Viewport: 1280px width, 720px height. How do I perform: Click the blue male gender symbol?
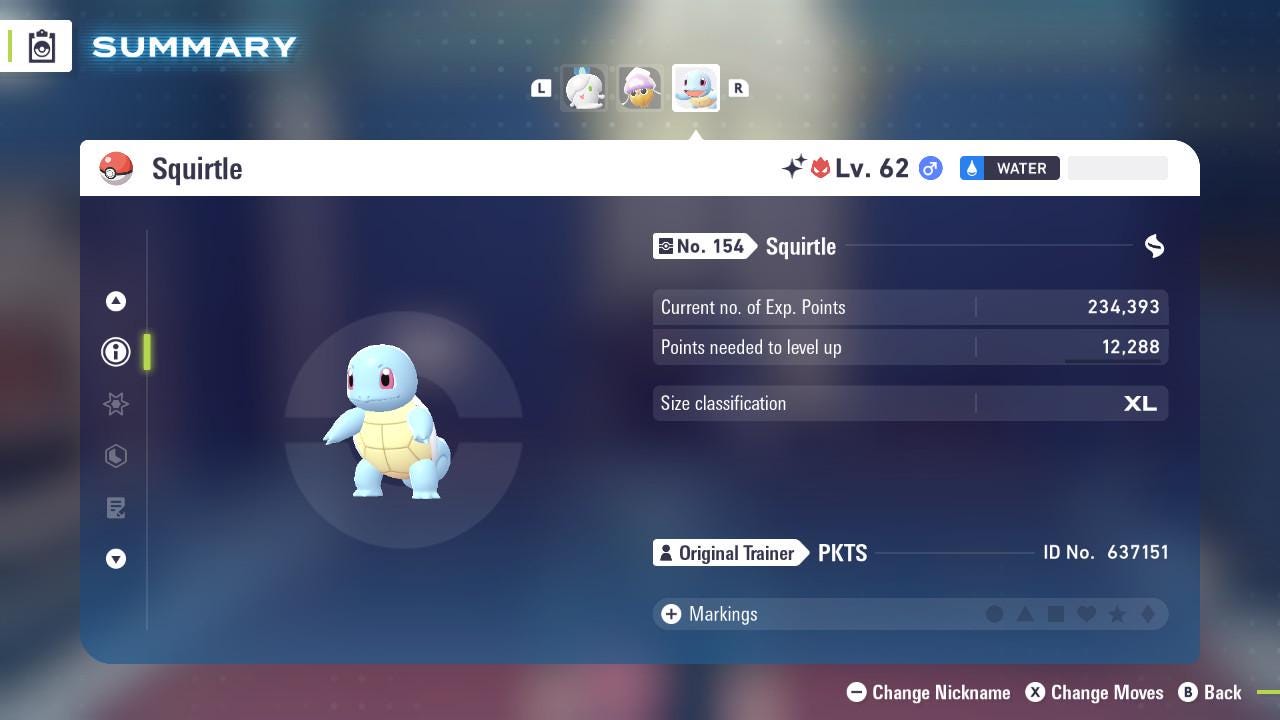coord(929,168)
